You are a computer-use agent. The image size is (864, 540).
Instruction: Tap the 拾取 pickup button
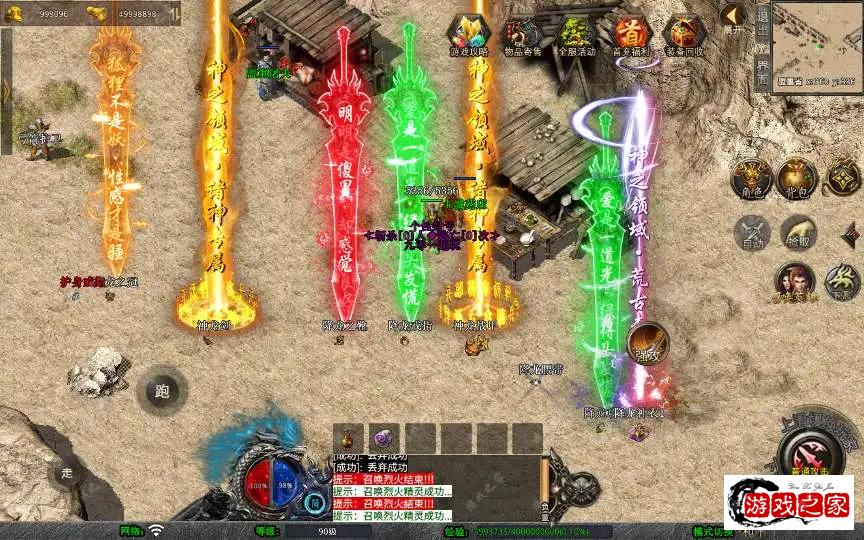798,233
